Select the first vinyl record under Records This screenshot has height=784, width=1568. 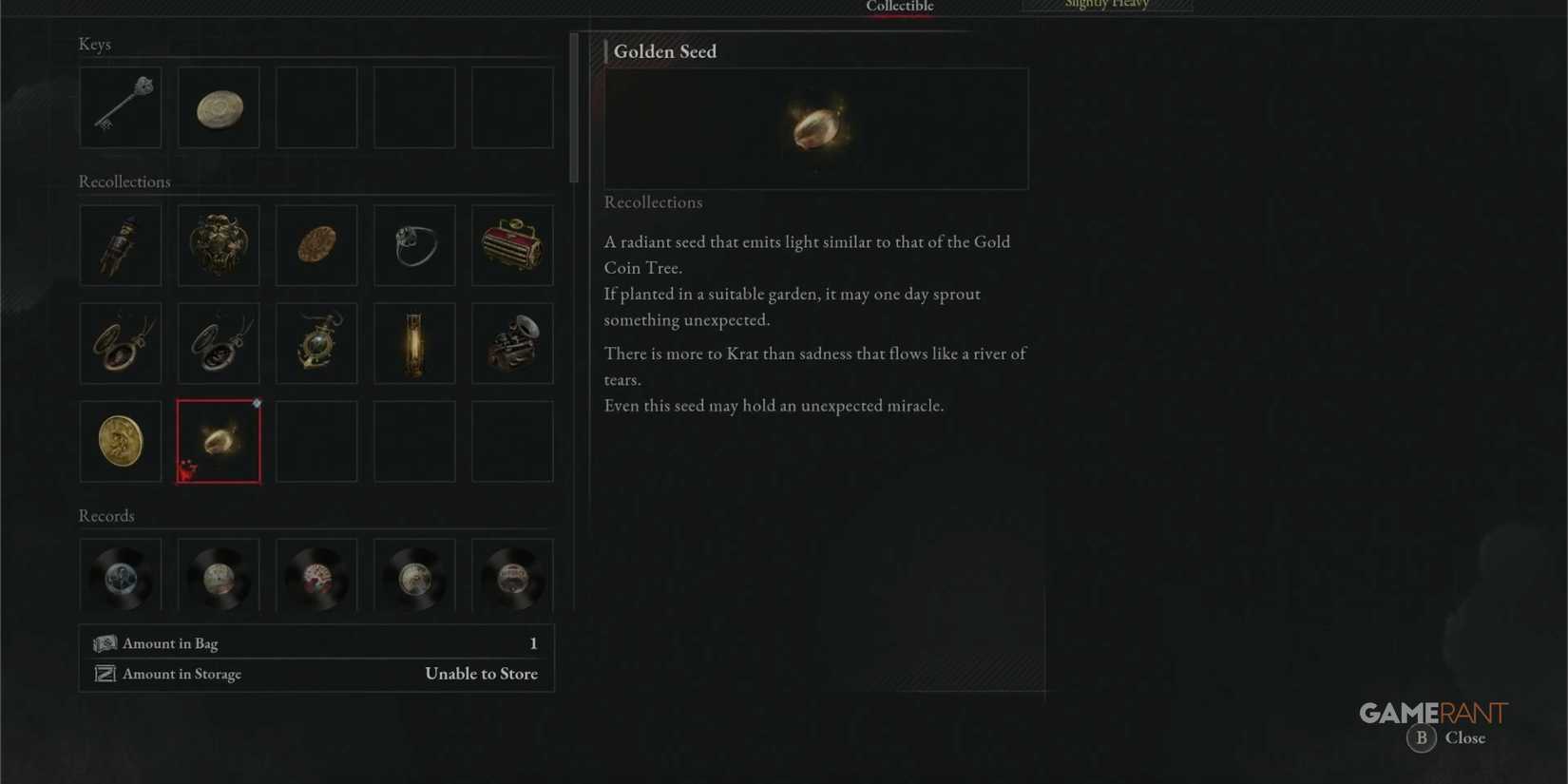pyautogui.click(x=120, y=575)
